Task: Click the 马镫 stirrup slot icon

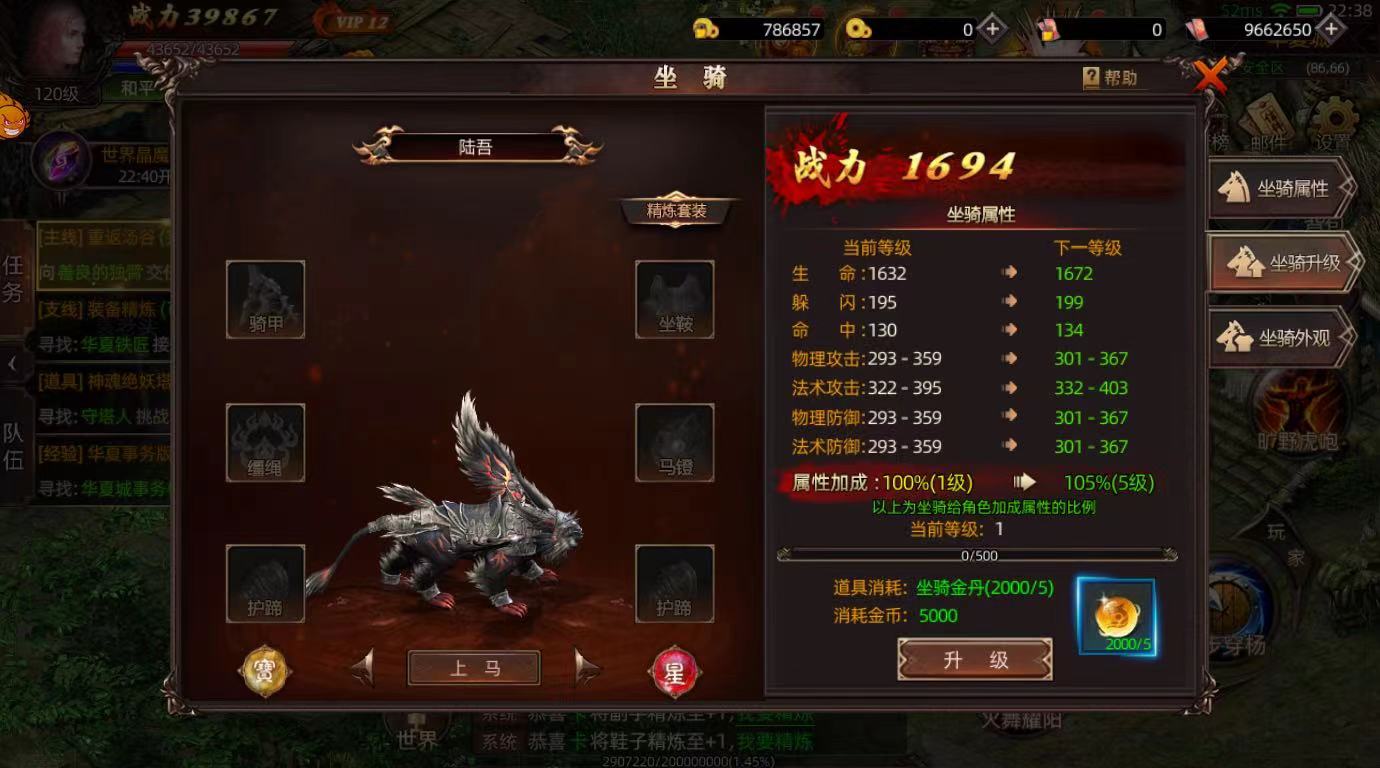Action: click(x=675, y=440)
